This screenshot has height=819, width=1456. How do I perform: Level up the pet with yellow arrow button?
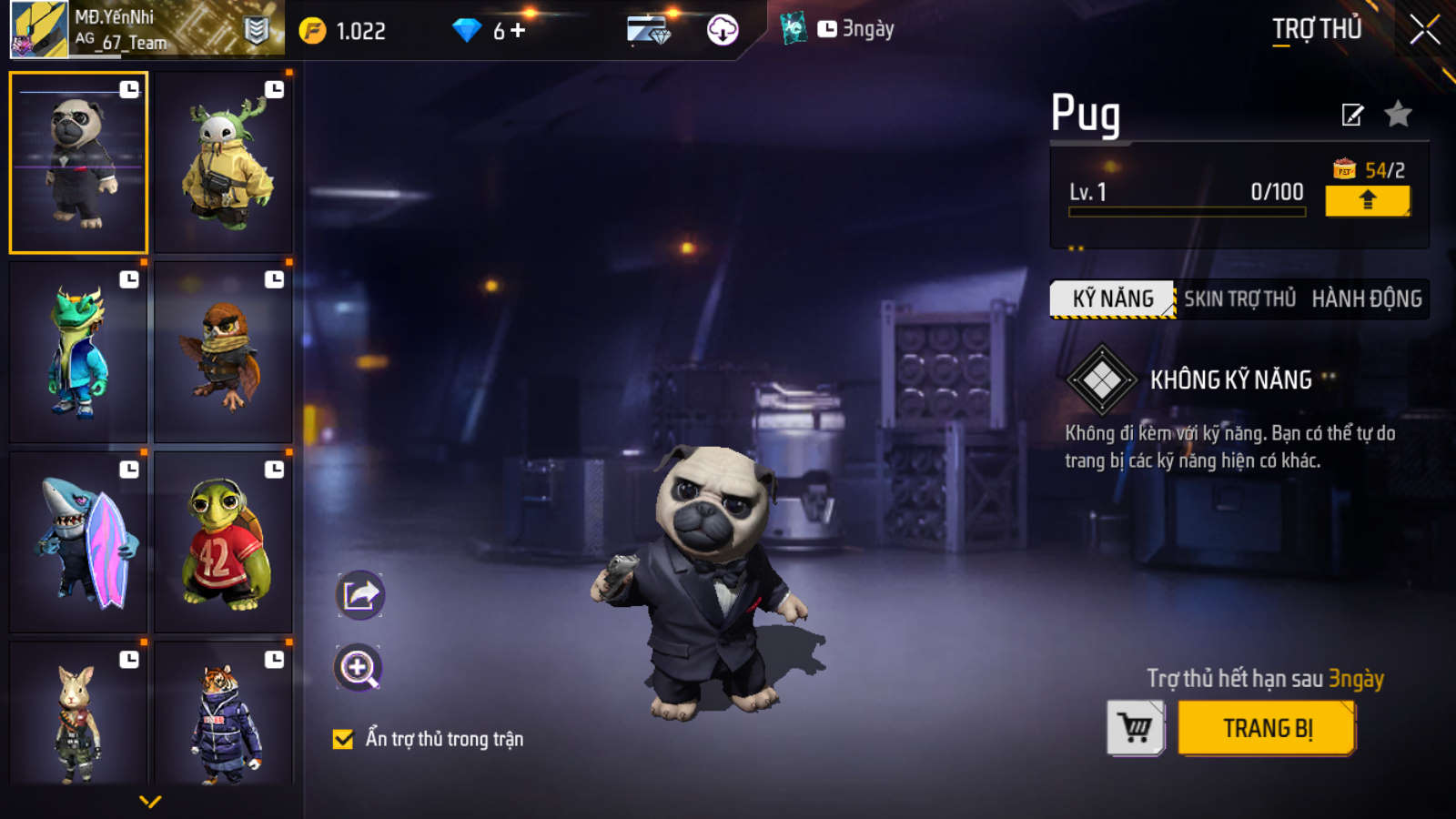[1367, 200]
